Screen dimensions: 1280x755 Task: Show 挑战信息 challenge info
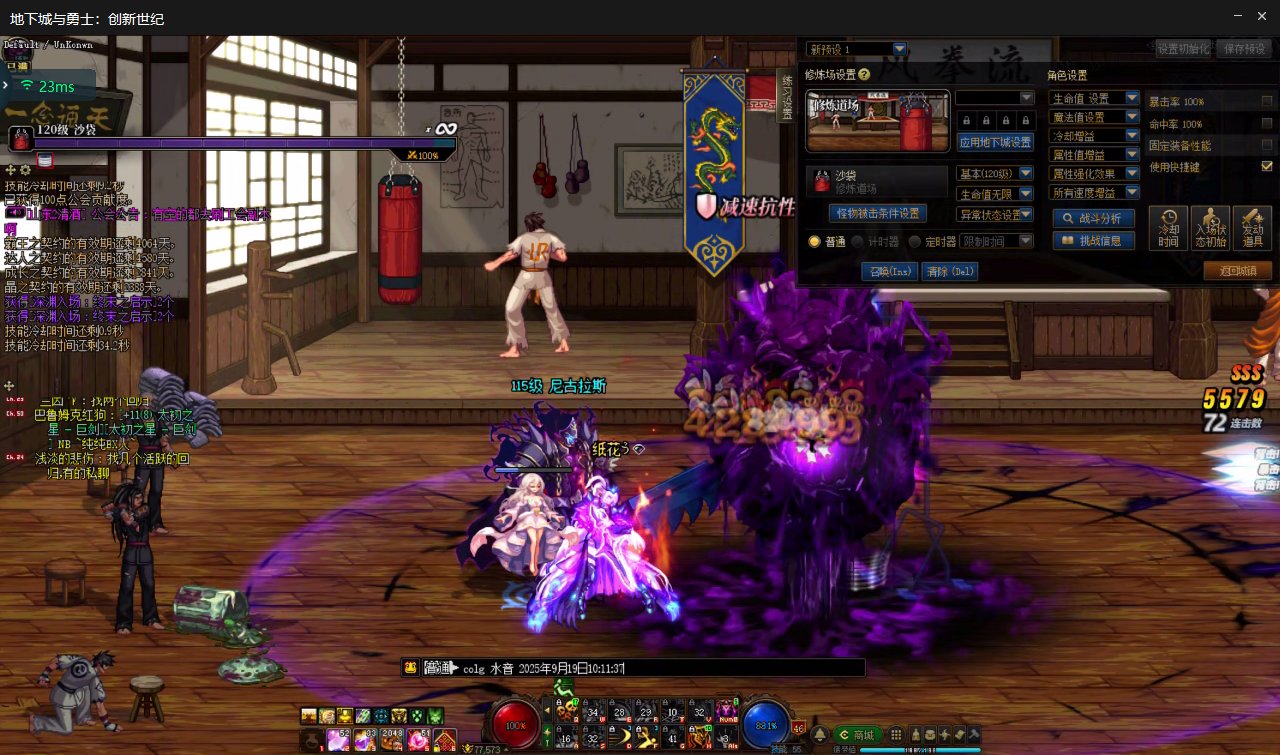(1093, 240)
